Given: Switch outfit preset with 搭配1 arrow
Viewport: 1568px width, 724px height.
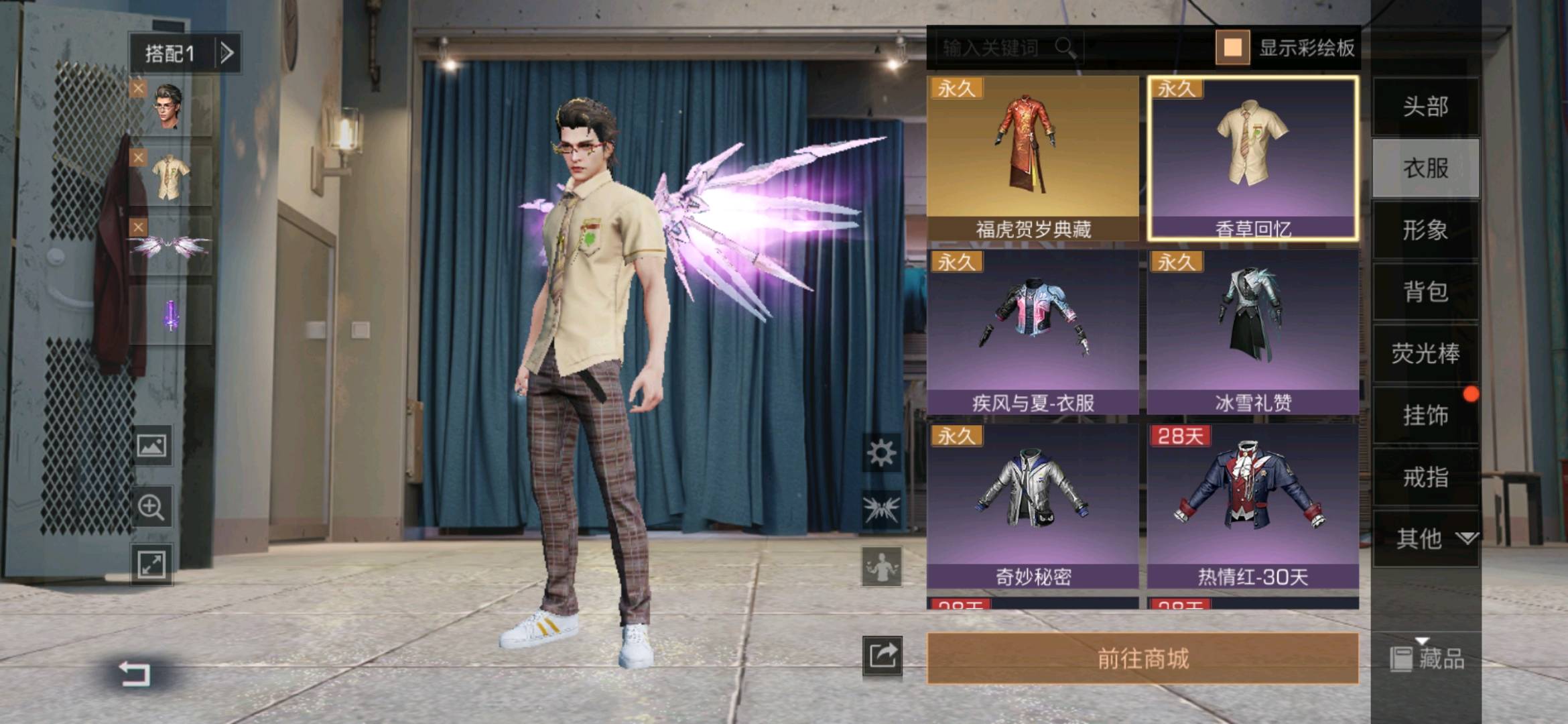Looking at the screenshot, I should 227,52.
